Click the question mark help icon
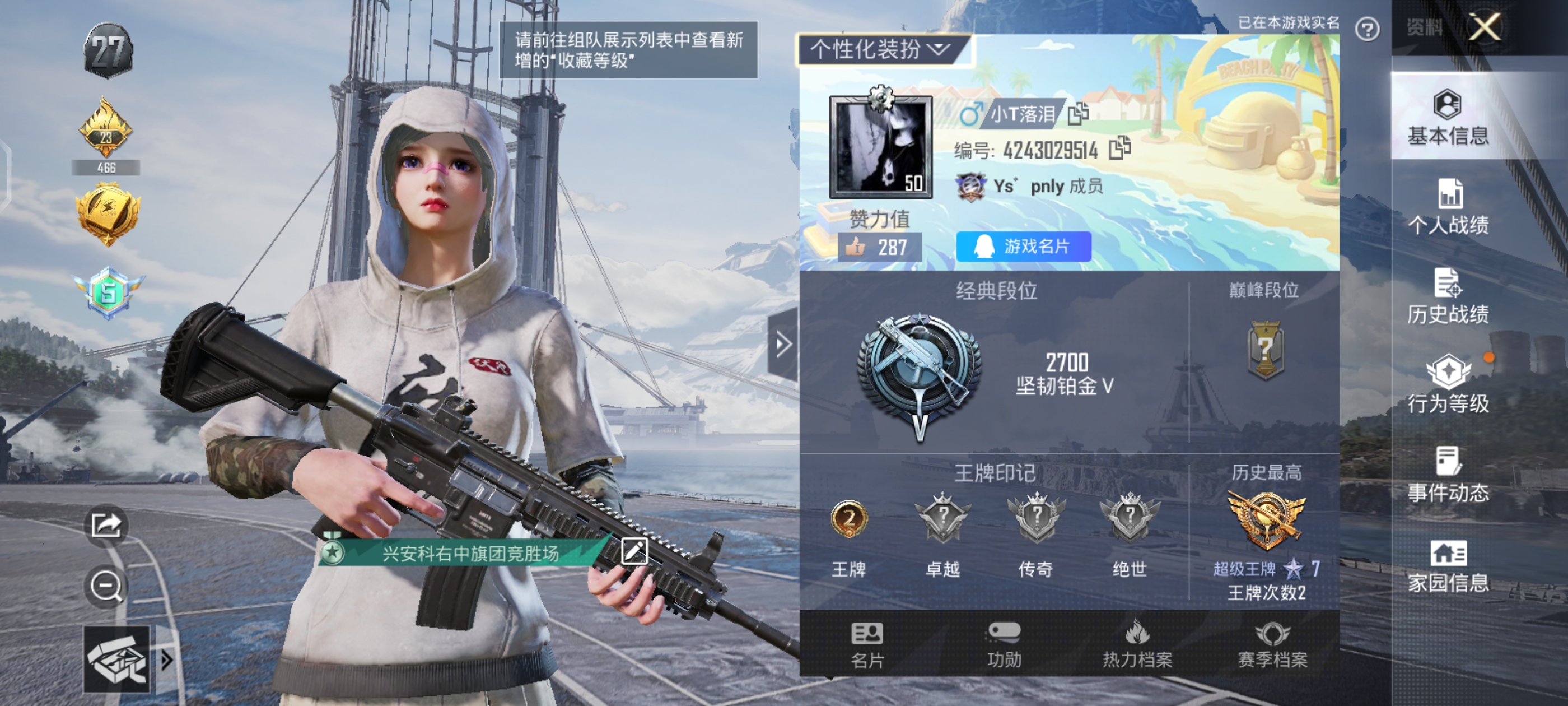Image resolution: width=1568 pixels, height=706 pixels. click(1367, 29)
